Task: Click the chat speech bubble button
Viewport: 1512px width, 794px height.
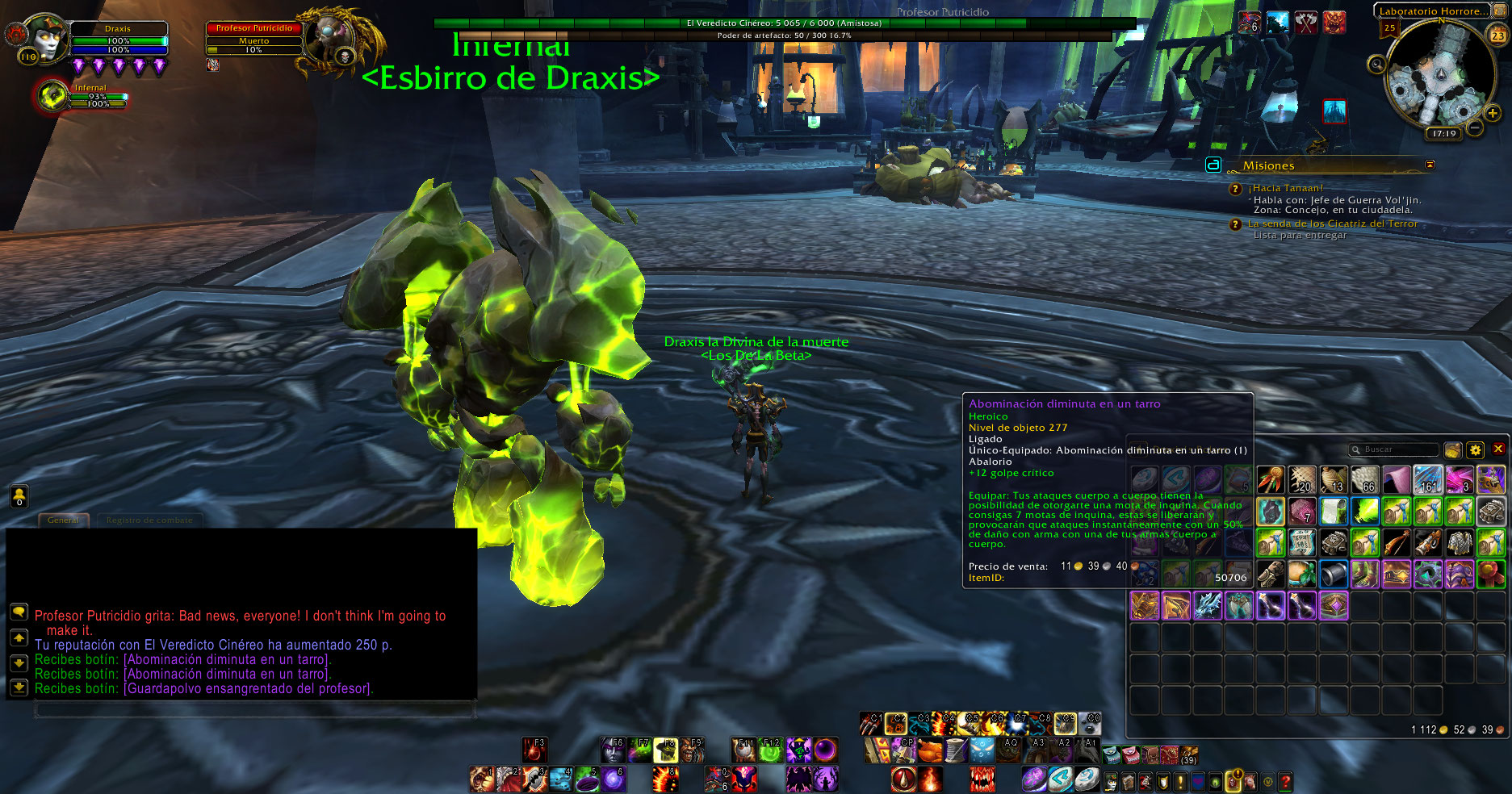Action: pos(19,612)
